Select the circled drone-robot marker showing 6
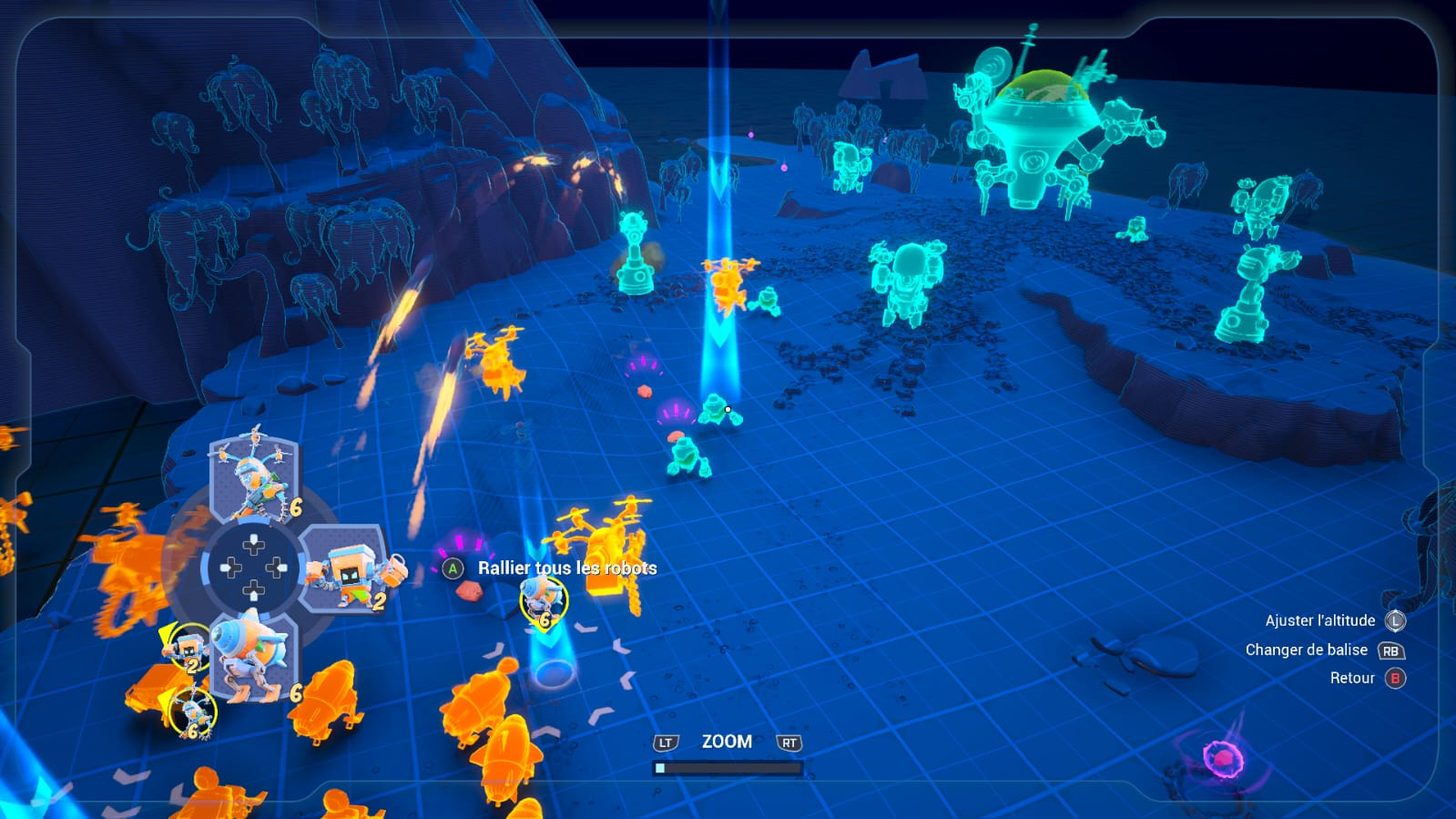The image size is (1456, 819). point(192,712)
